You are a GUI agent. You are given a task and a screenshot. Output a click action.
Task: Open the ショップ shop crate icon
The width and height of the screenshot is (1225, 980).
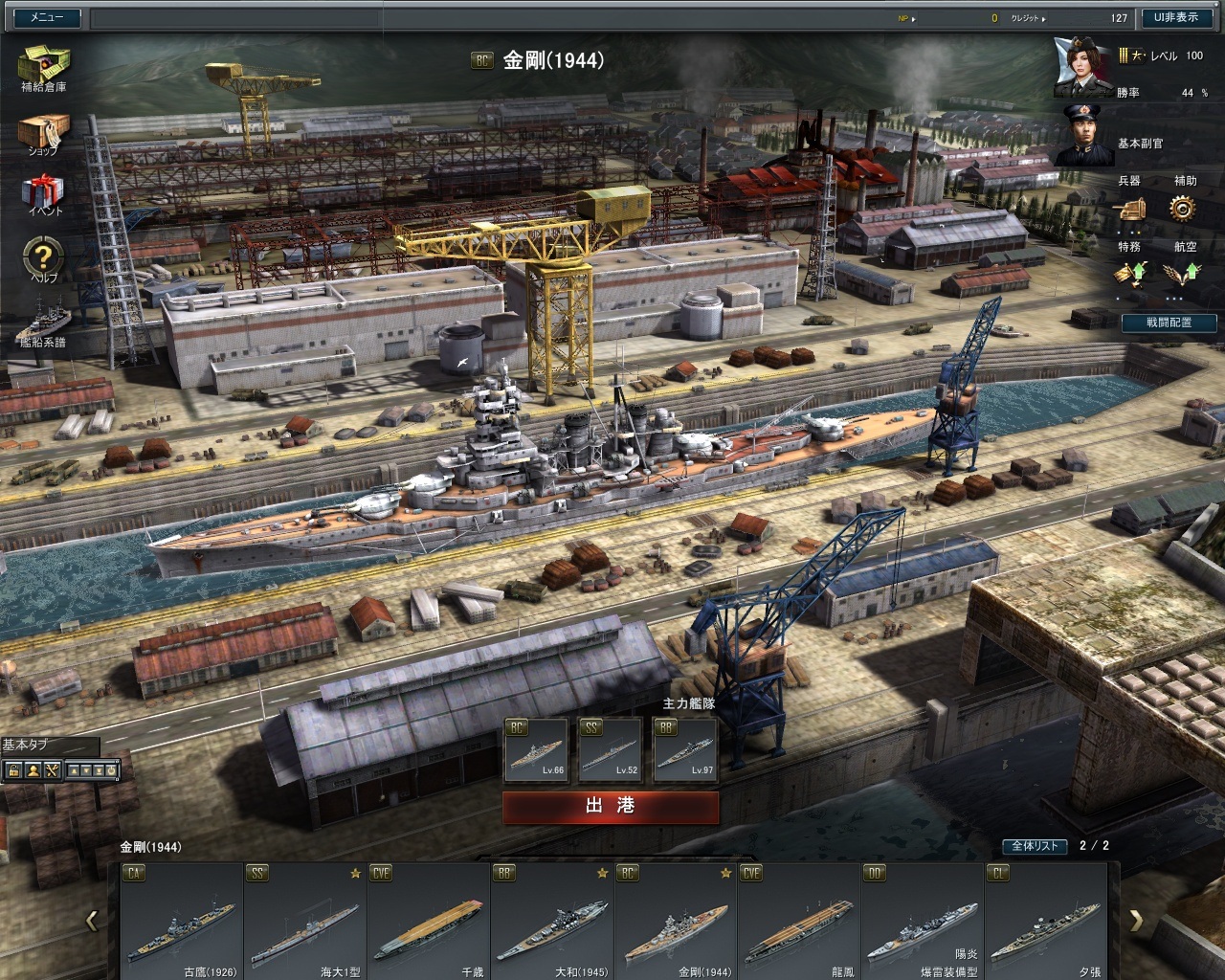tap(44, 132)
